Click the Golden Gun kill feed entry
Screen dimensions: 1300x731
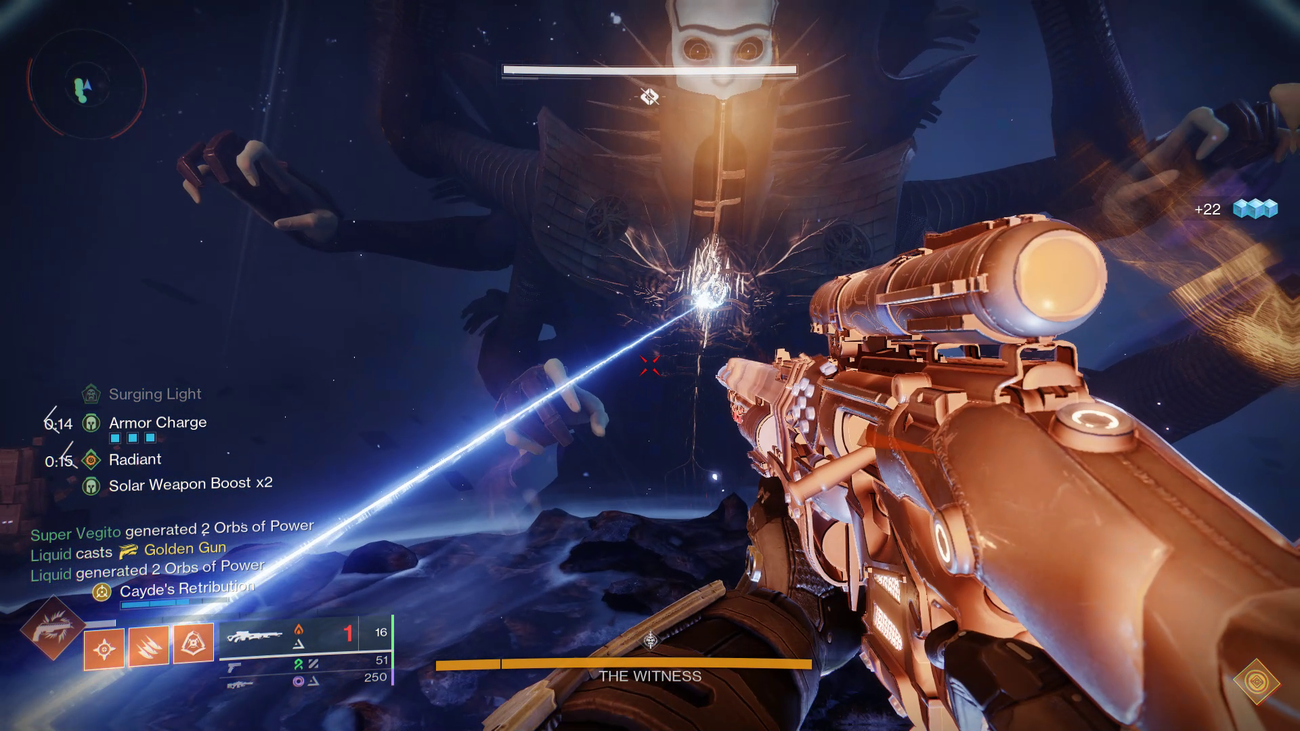187,548
